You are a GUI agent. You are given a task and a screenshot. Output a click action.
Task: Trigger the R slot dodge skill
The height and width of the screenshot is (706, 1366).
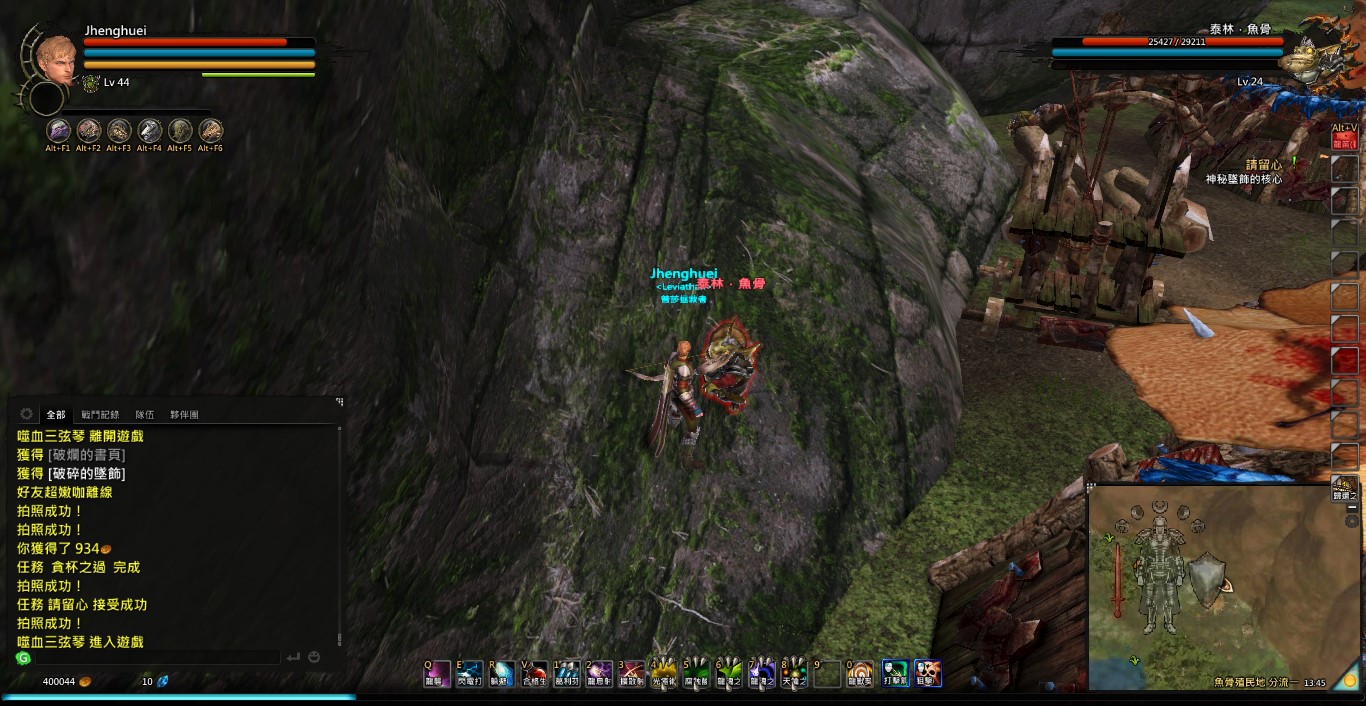pos(501,673)
